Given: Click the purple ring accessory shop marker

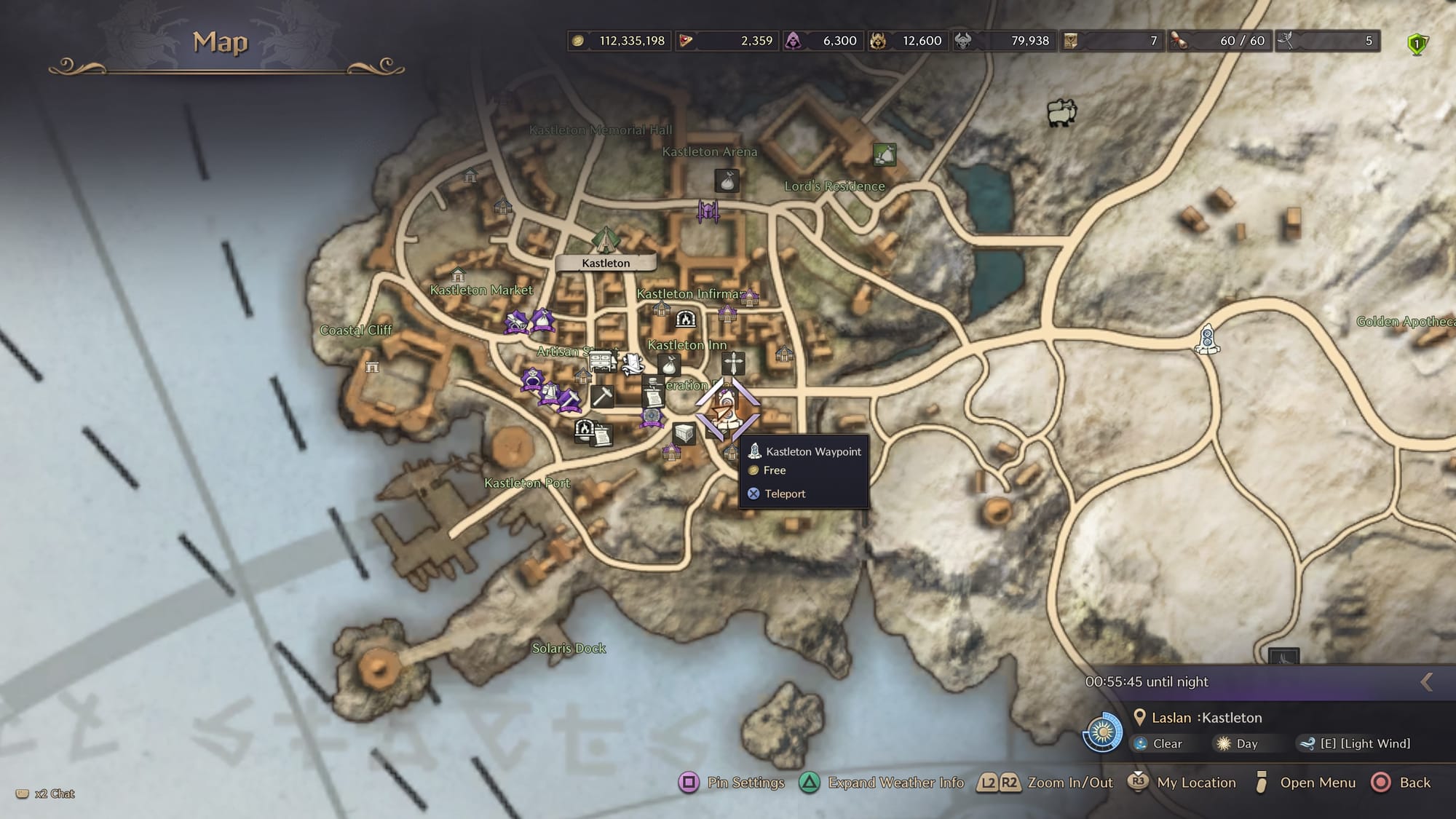Looking at the screenshot, I should [532, 379].
